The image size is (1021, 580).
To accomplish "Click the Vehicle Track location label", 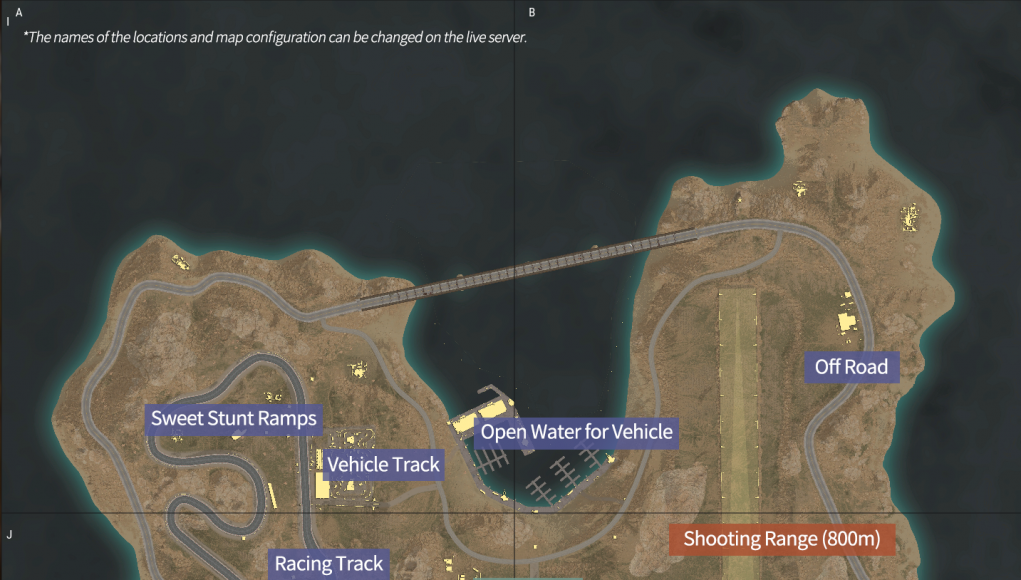I will (384, 465).
